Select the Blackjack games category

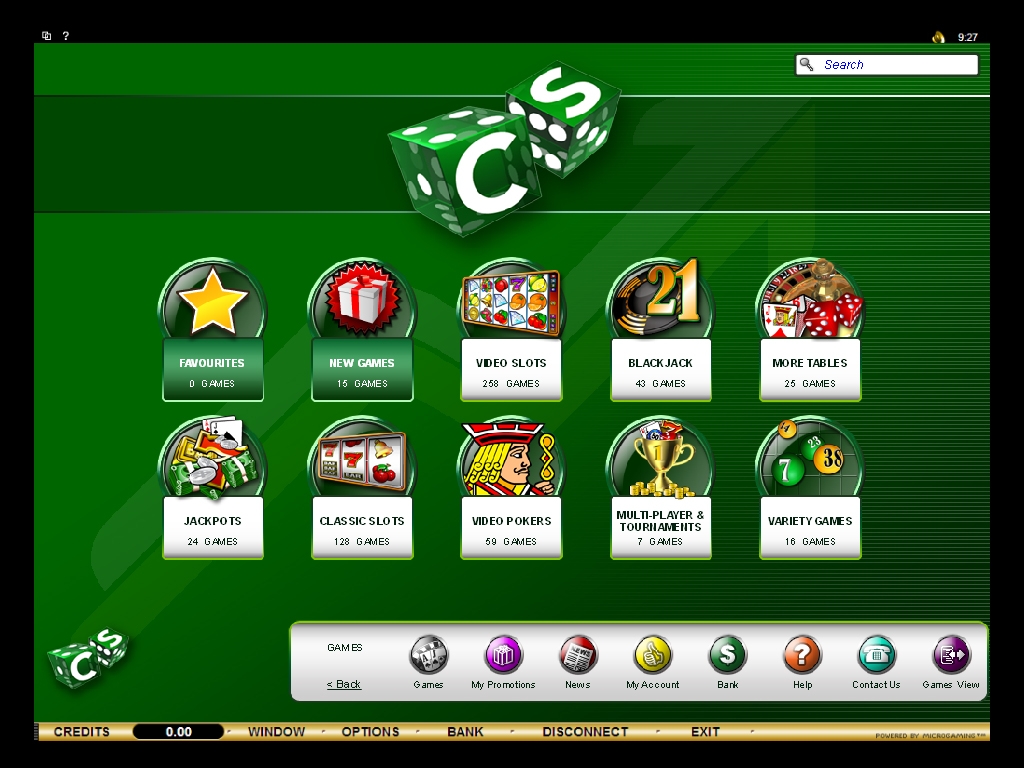(660, 368)
